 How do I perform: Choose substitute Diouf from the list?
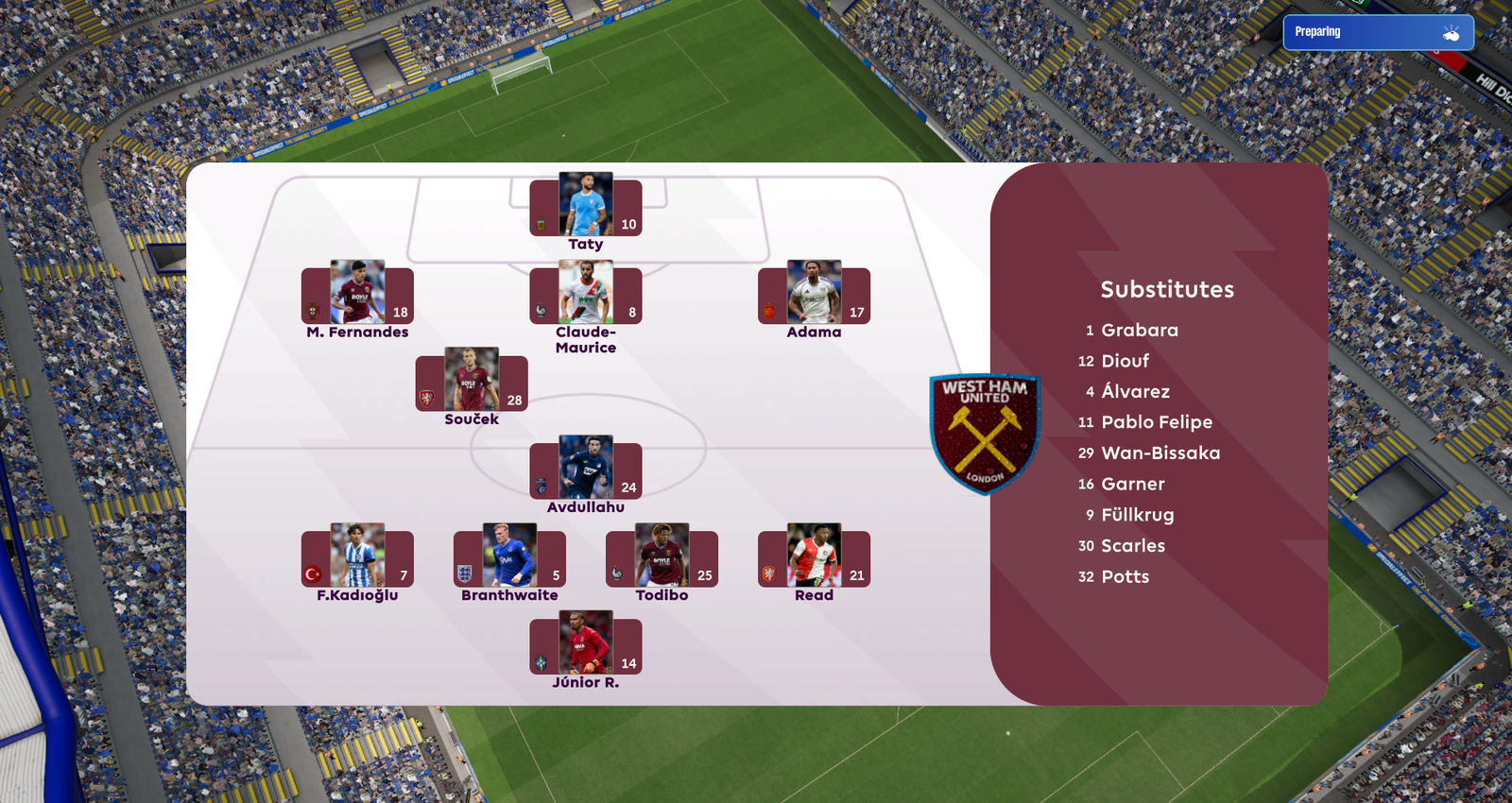1125,361
